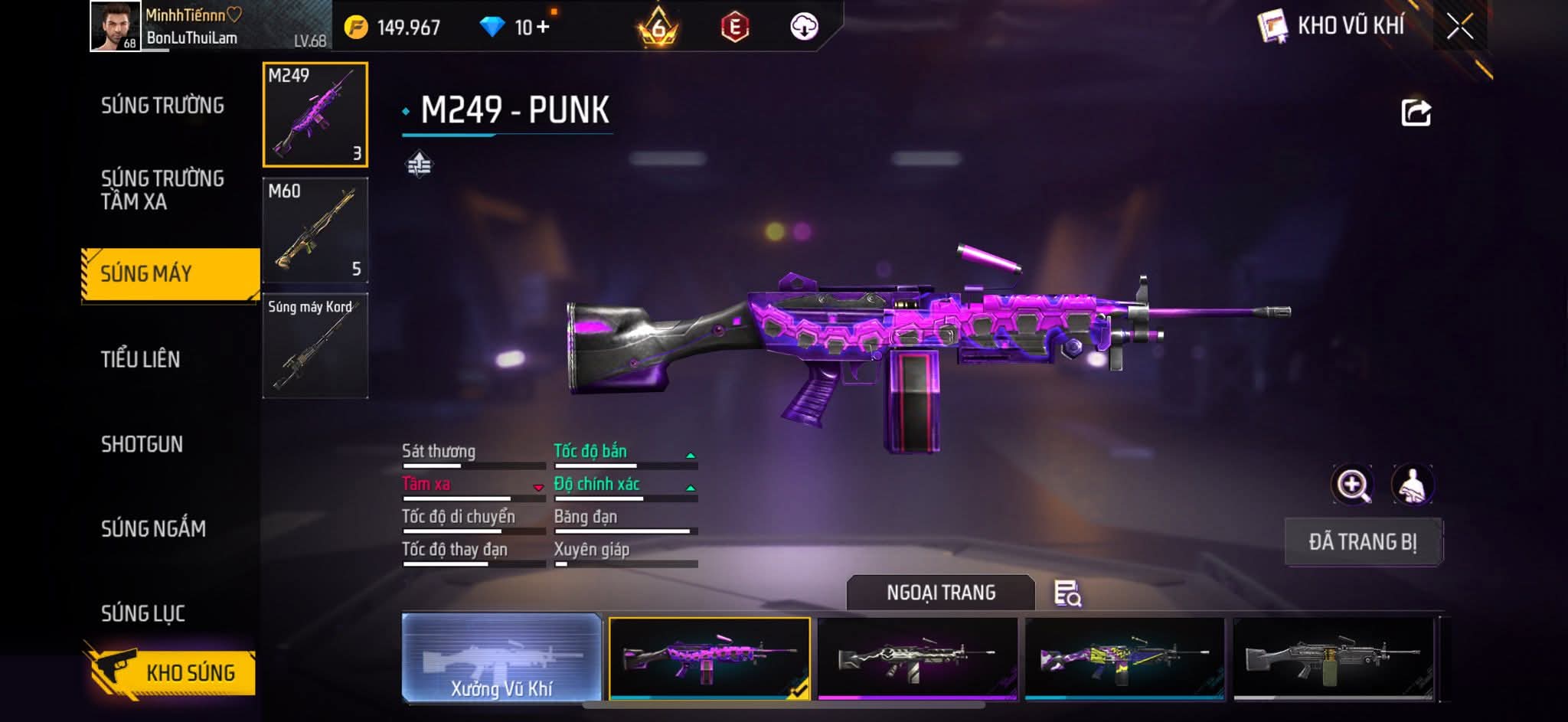Switch to SÚNG TRƯỜNG TẦM XA category
Screen dimensions: 1568x722
(162, 190)
